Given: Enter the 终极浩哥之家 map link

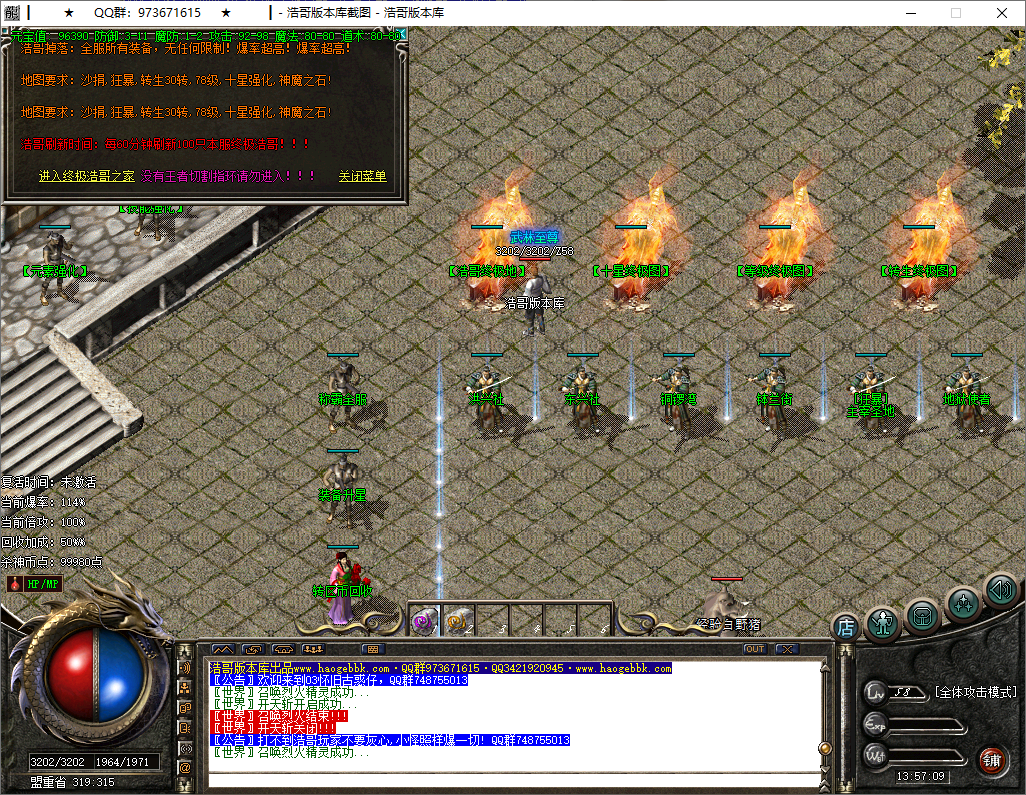Looking at the screenshot, I should point(86,176).
